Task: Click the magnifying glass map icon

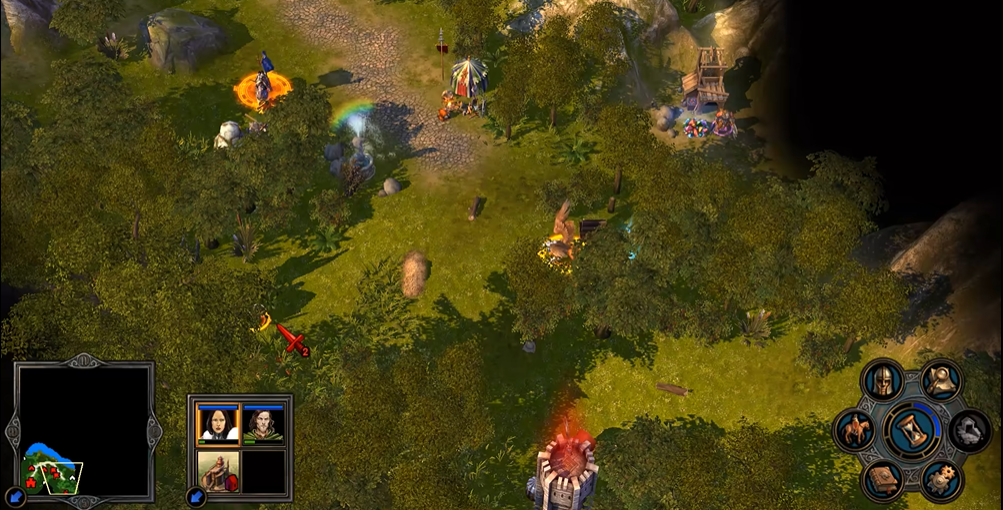Action: pos(941,379)
